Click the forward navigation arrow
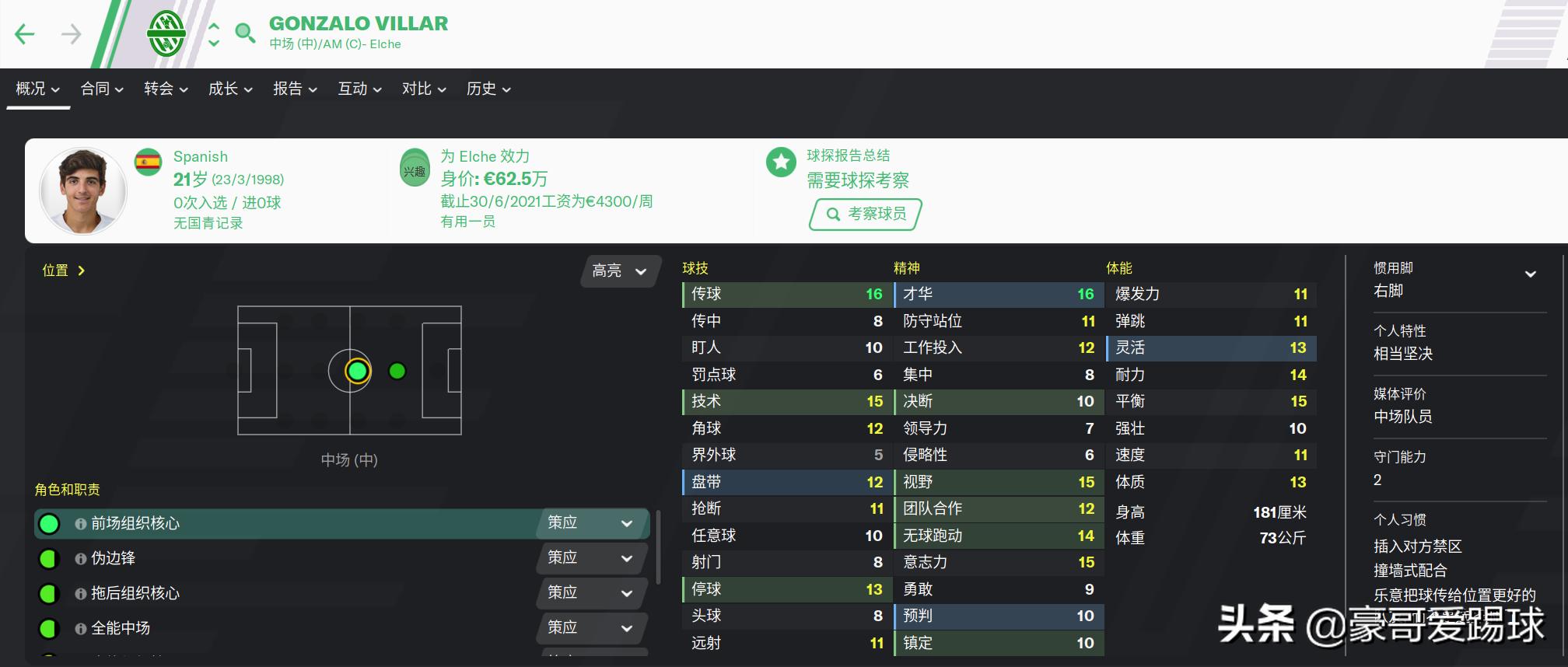 69,33
